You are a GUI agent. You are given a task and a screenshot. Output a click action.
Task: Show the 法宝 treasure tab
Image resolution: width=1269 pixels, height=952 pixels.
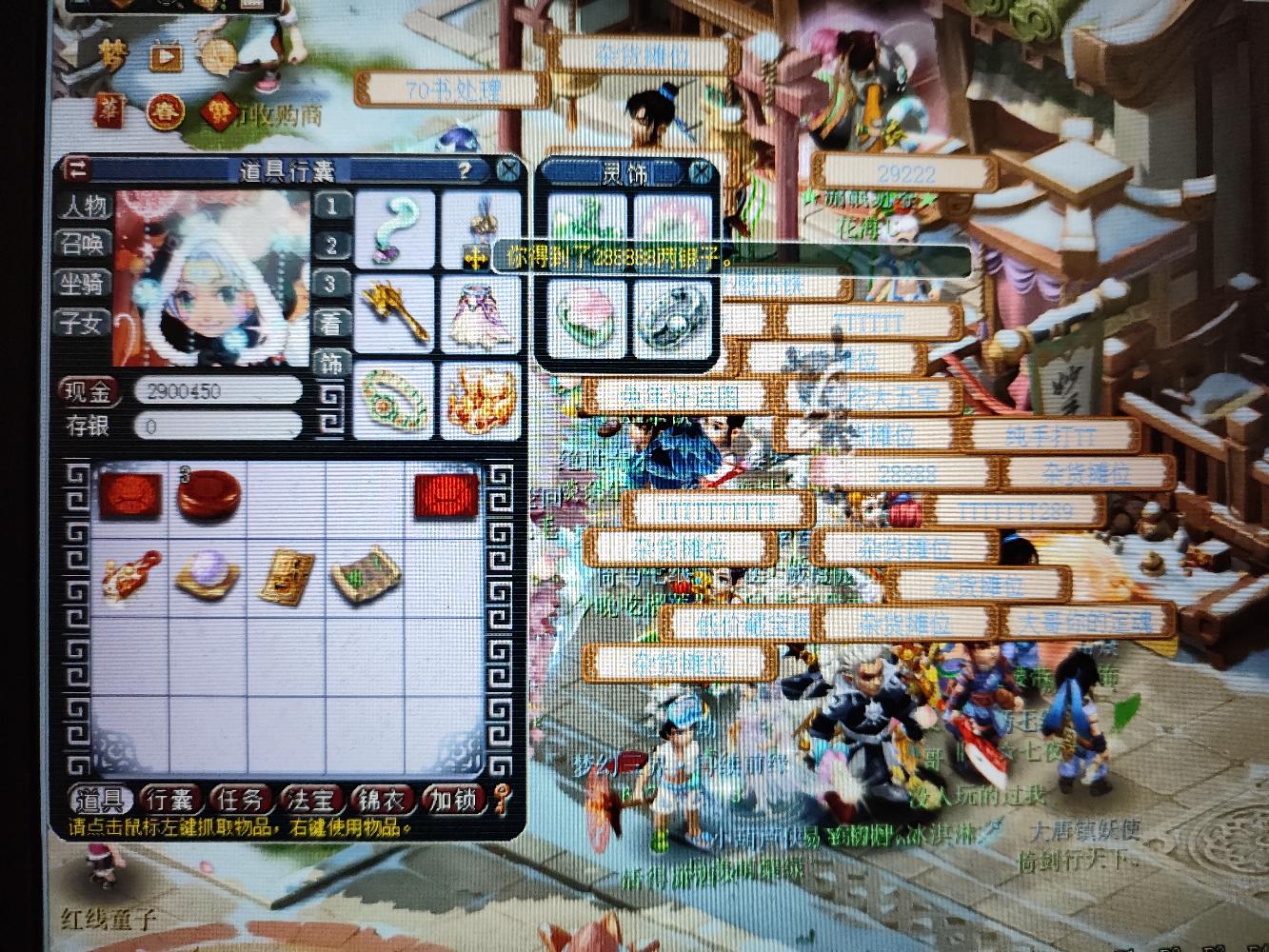(x=309, y=800)
